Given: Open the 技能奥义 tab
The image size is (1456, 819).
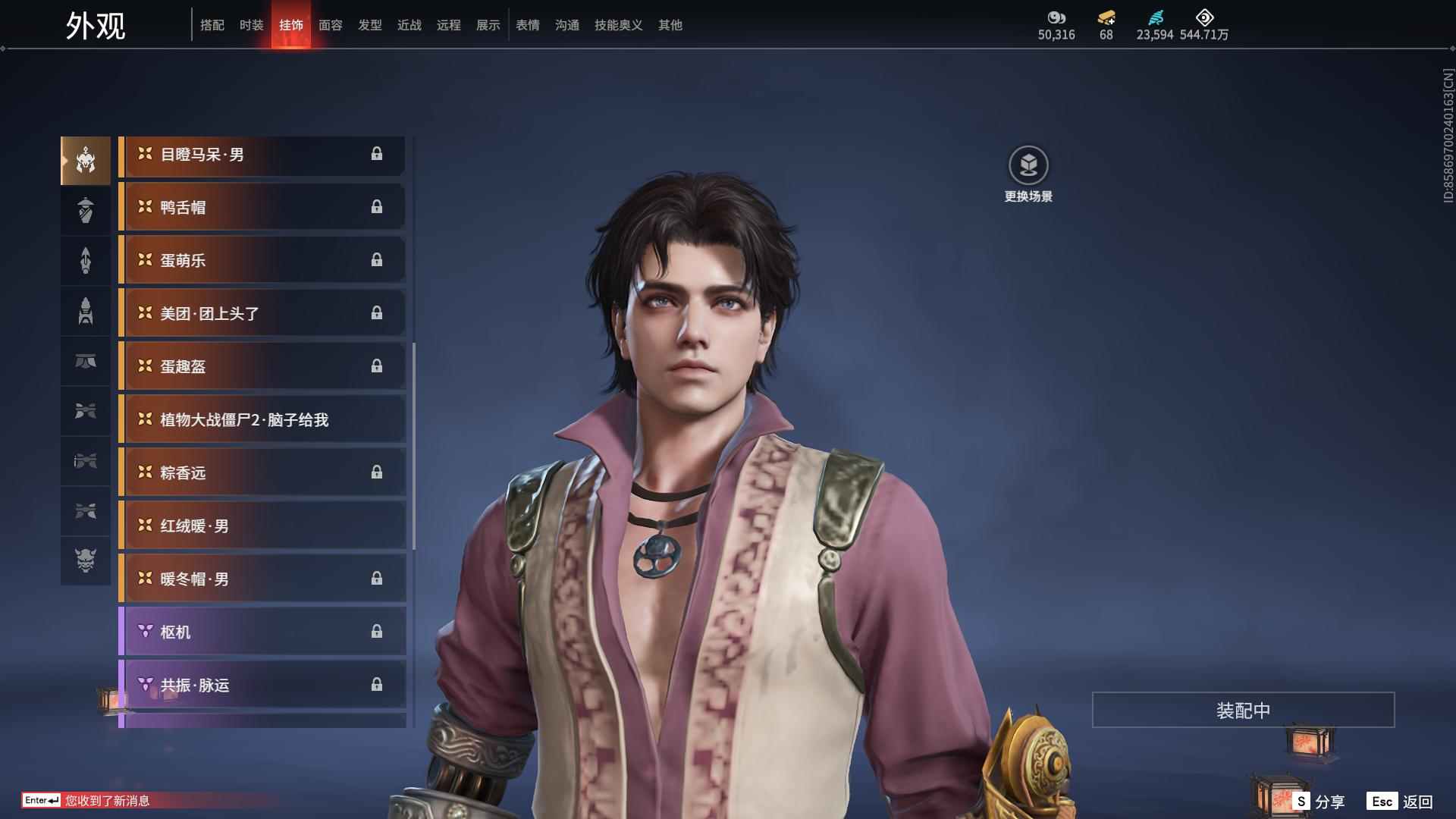Looking at the screenshot, I should pos(618,25).
